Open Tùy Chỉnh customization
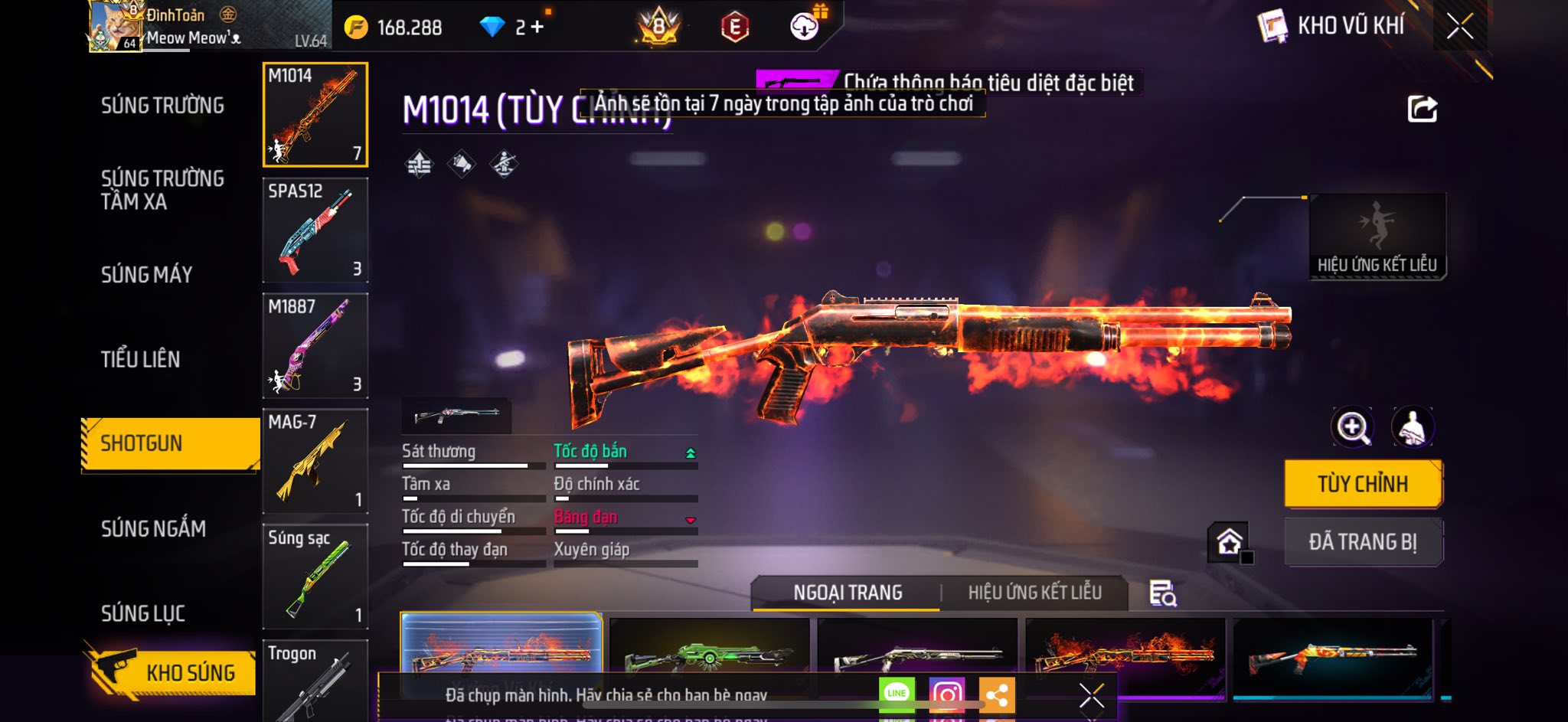The height and width of the screenshot is (722, 1568). [x=1363, y=484]
